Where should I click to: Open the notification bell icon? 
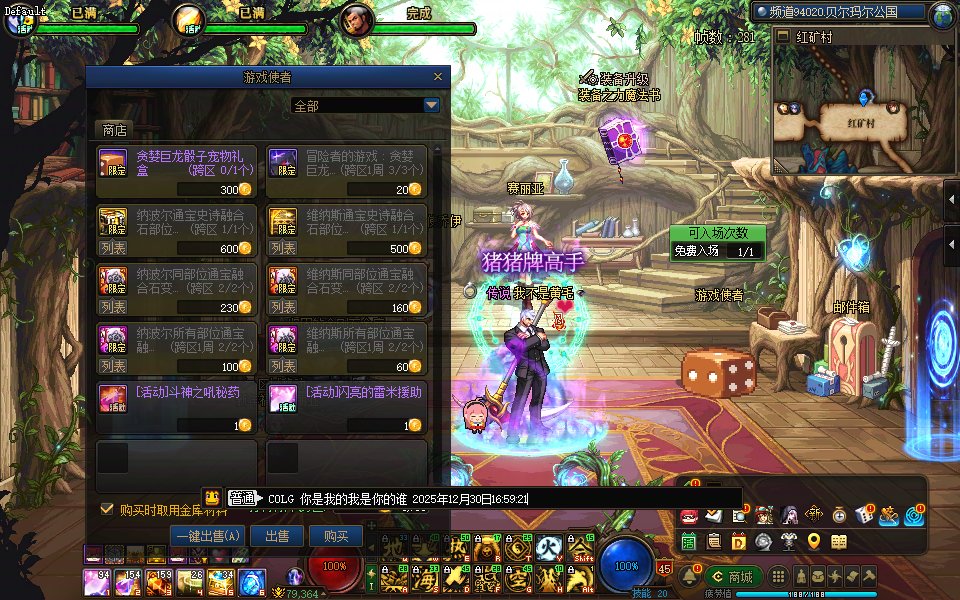tap(689, 577)
